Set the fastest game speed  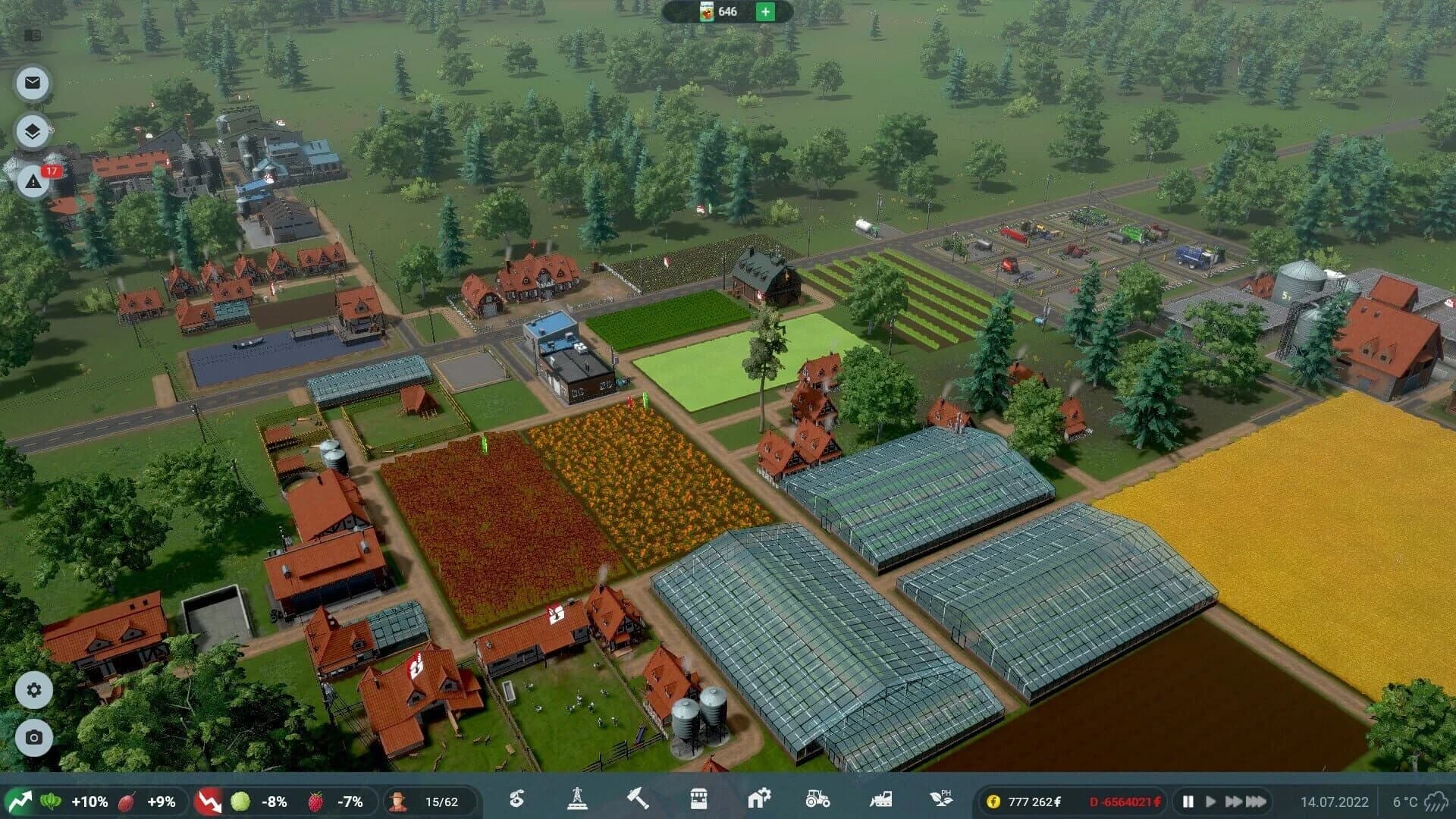pos(1255,799)
